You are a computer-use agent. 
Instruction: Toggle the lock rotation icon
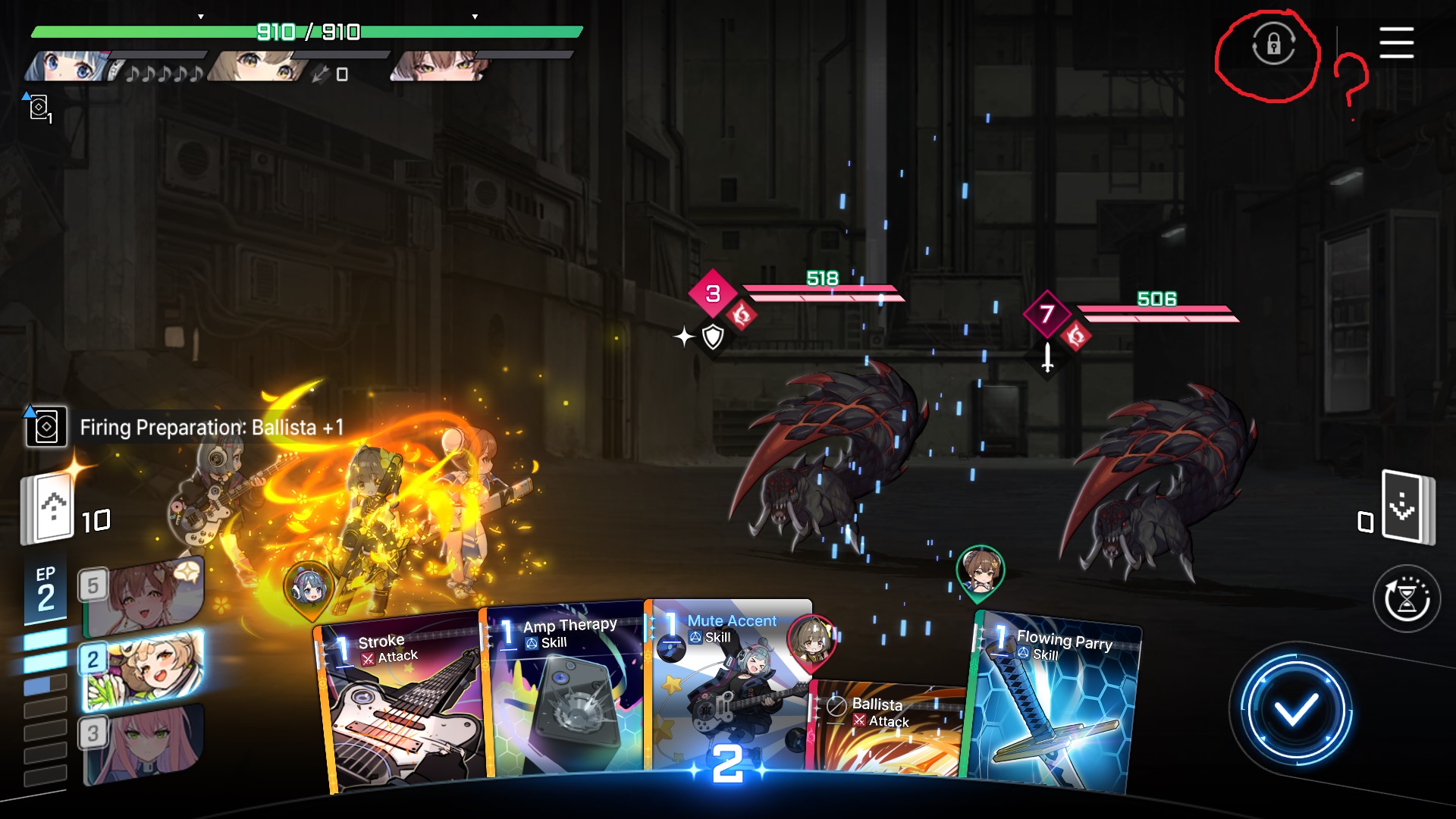(1273, 44)
